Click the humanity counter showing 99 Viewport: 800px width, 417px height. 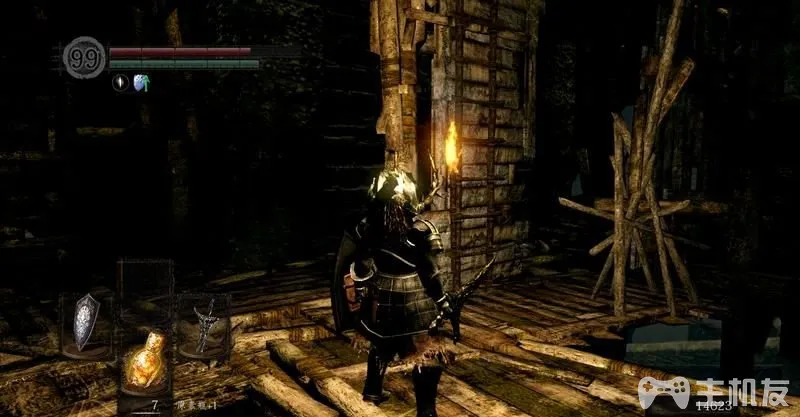coord(84,57)
